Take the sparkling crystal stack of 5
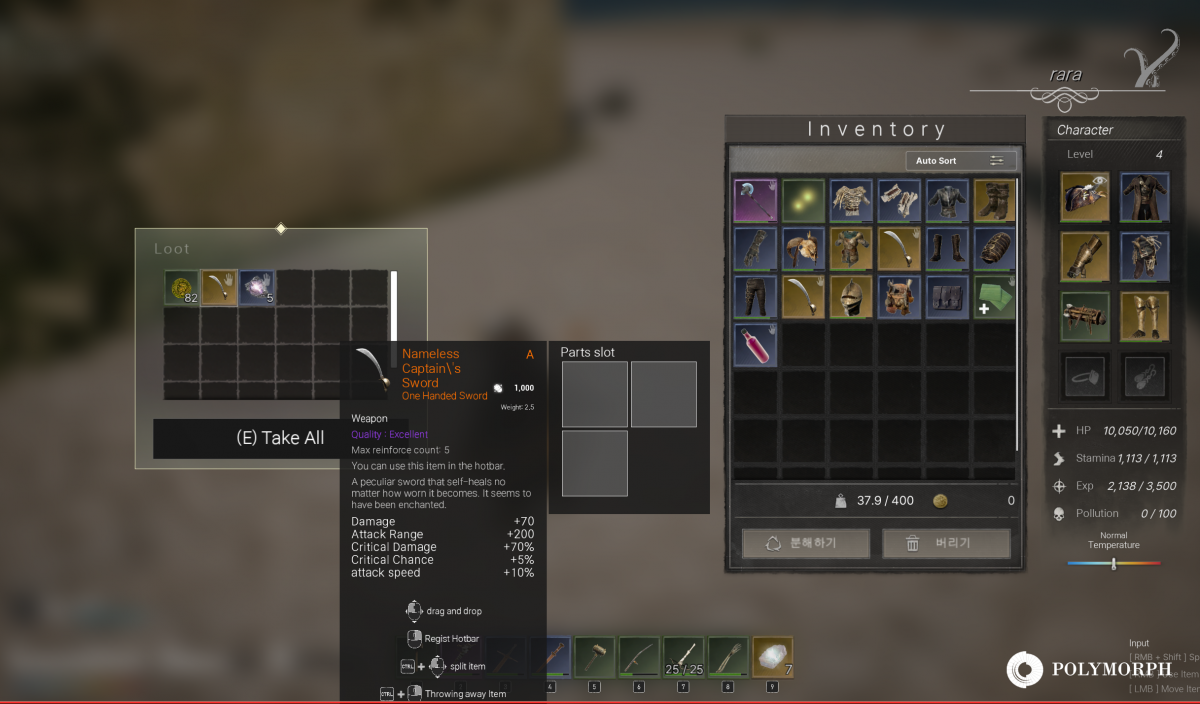The image size is (1200, 704). [x=257, y=288]
